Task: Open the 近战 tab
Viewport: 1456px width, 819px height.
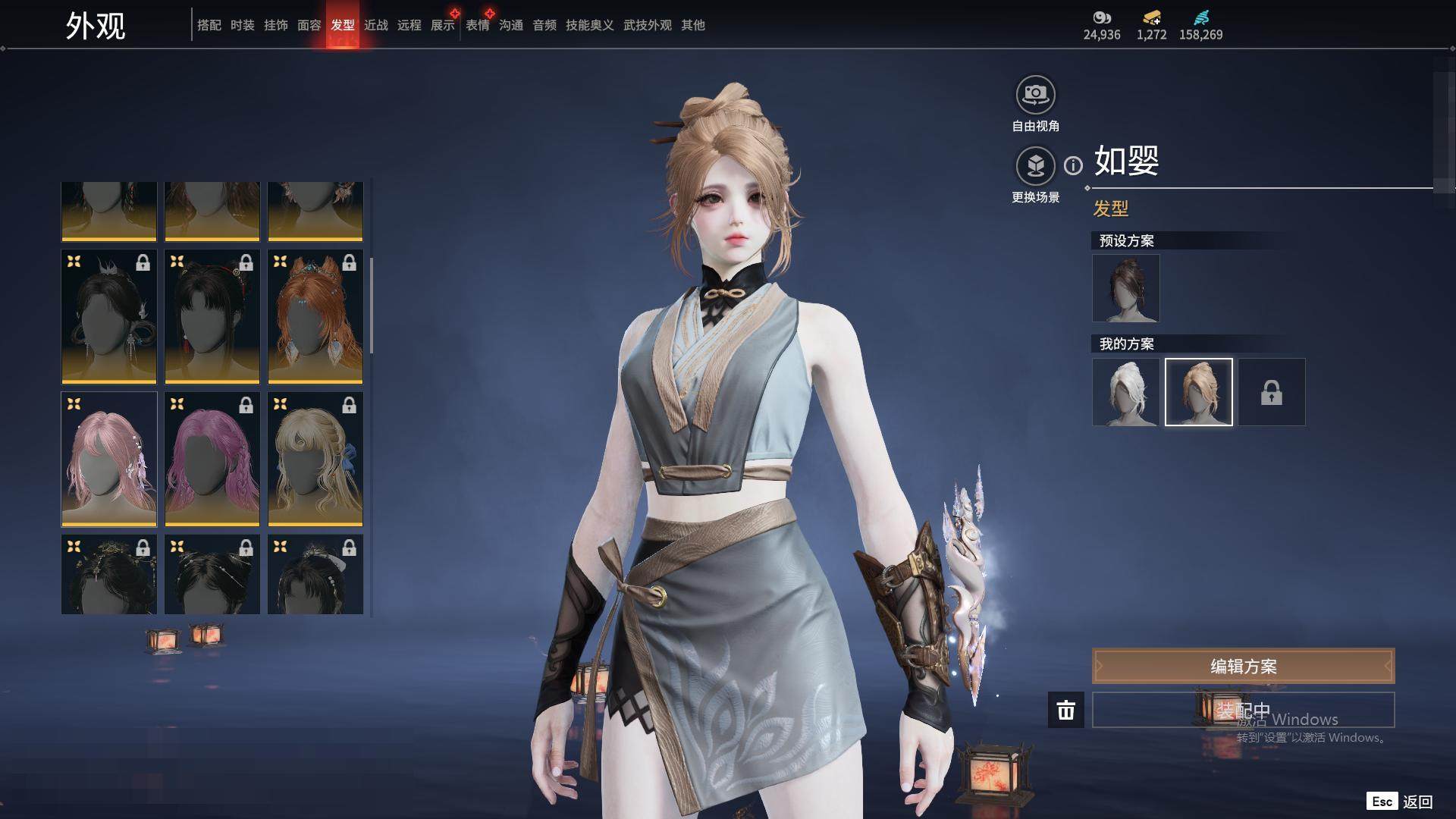Action: point(375,26)
